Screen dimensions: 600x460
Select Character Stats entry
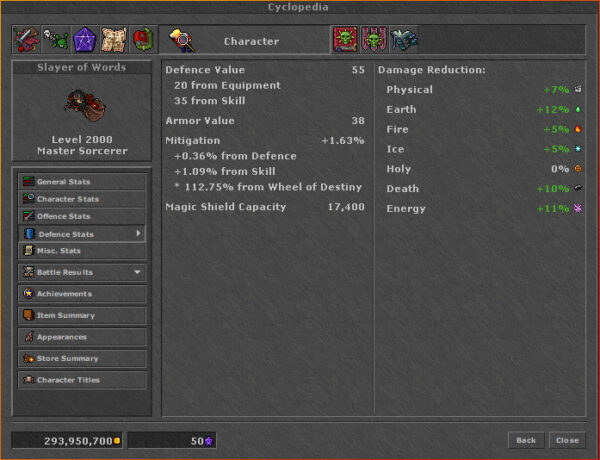point(82,199)
